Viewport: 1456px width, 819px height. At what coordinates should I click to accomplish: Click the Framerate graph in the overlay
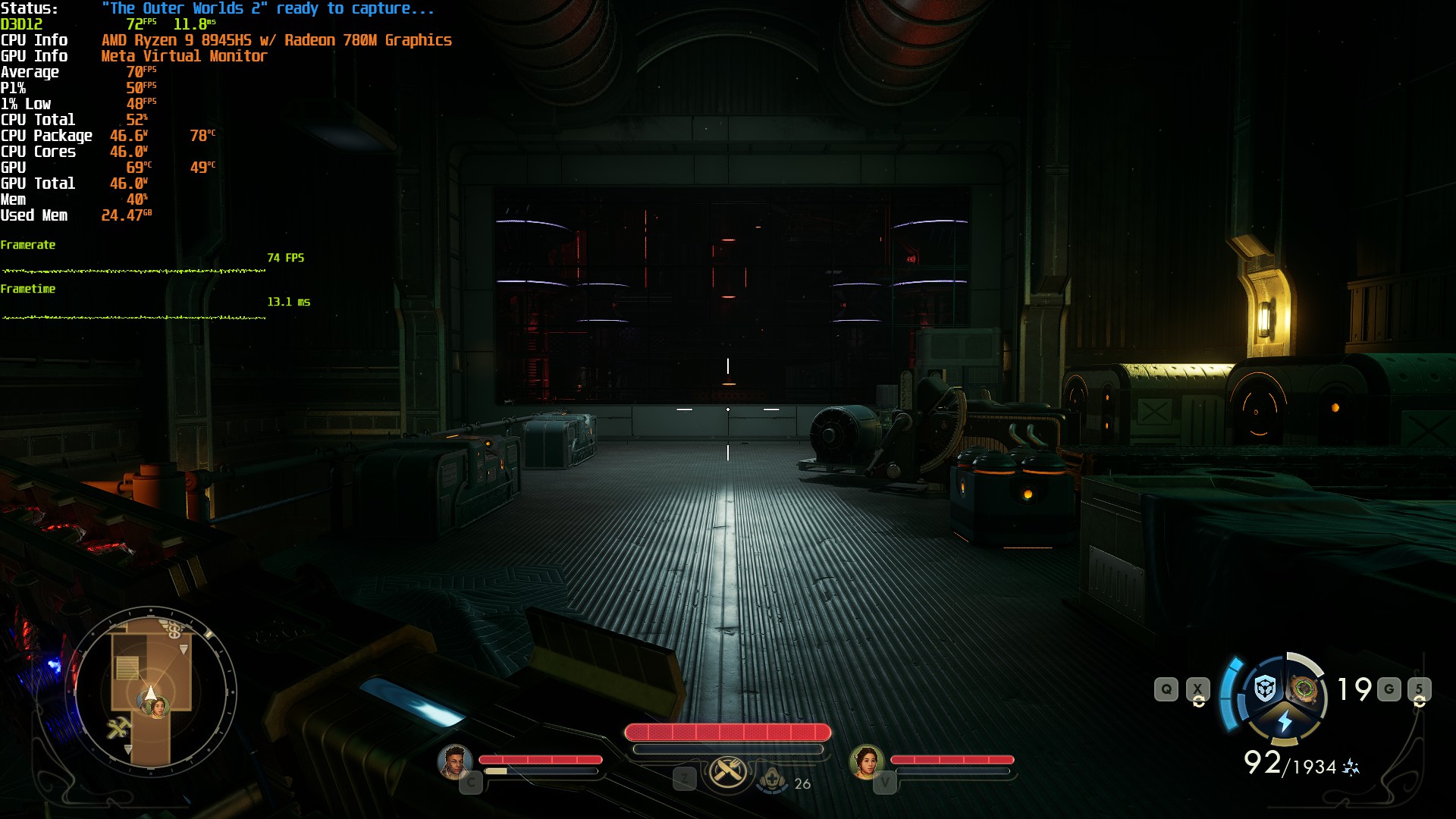(133, 269)
